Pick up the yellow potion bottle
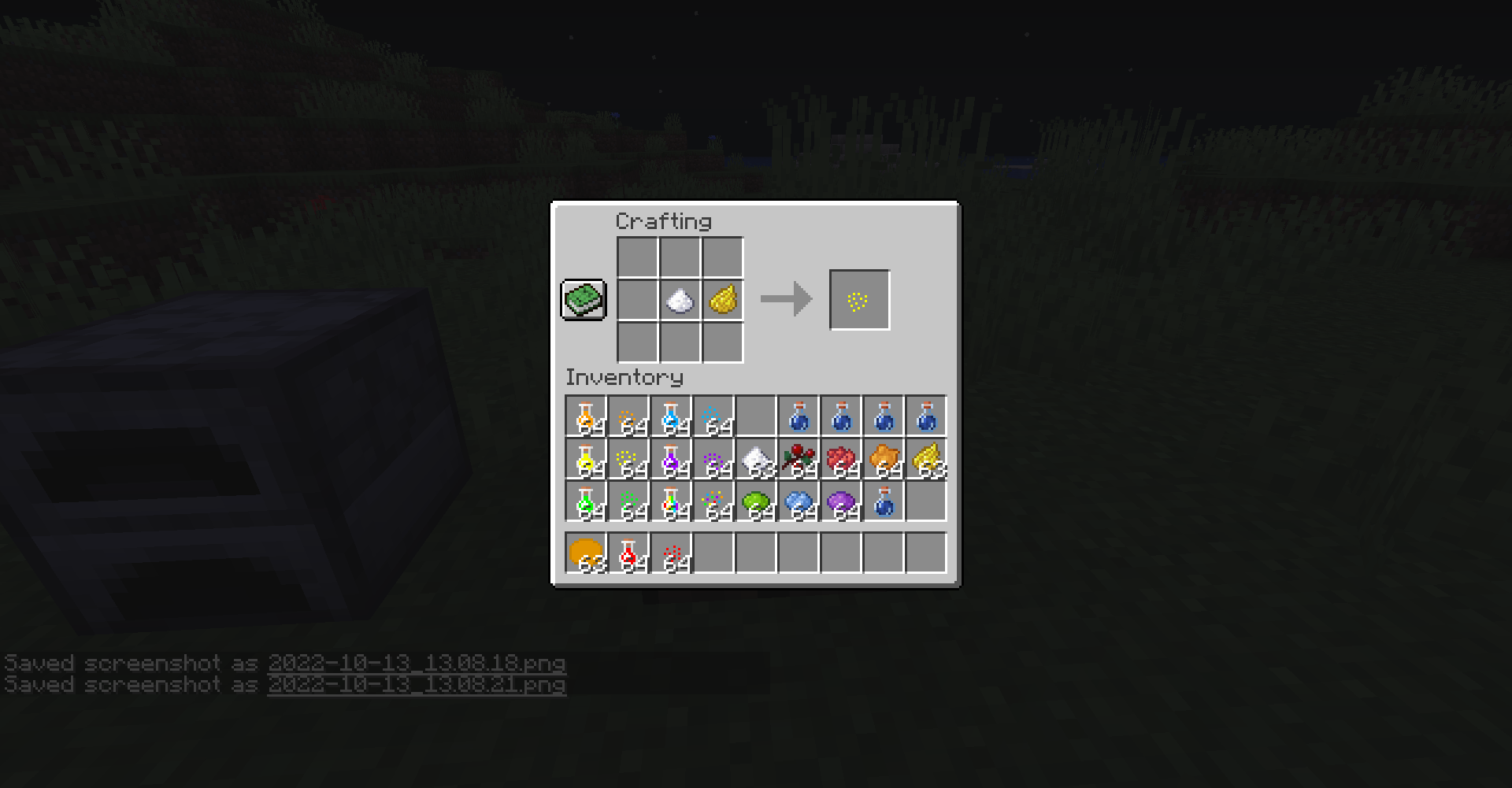This screenshot has width=1512, height=788. 587,461
